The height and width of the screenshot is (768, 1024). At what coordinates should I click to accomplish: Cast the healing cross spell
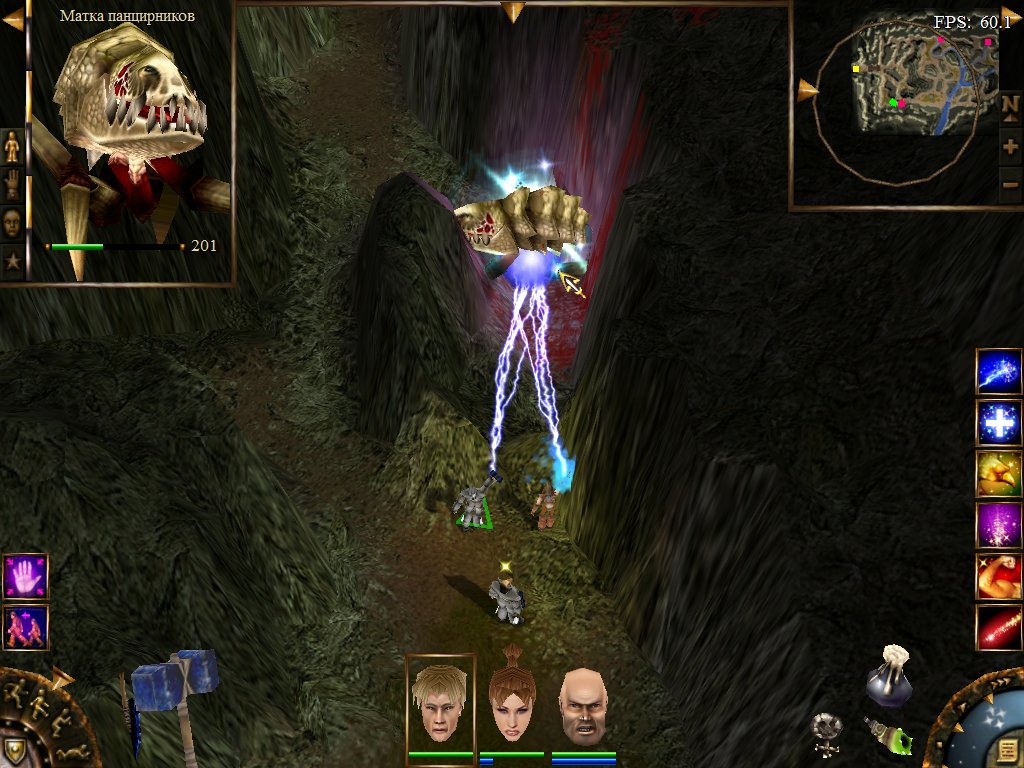(x=999, y=423)
